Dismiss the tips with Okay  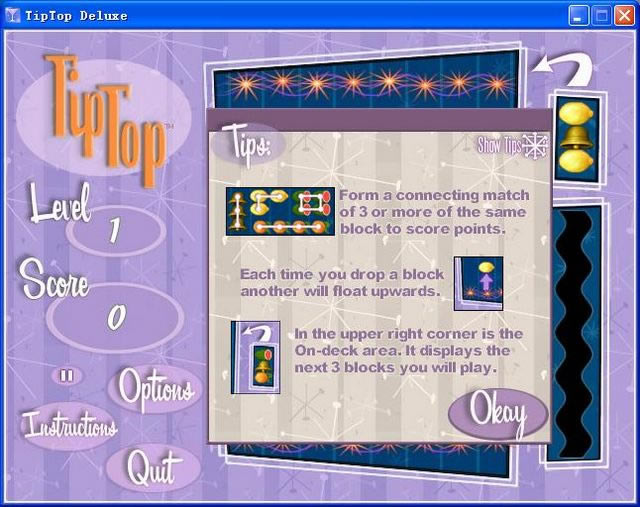[x=497, y=412]
